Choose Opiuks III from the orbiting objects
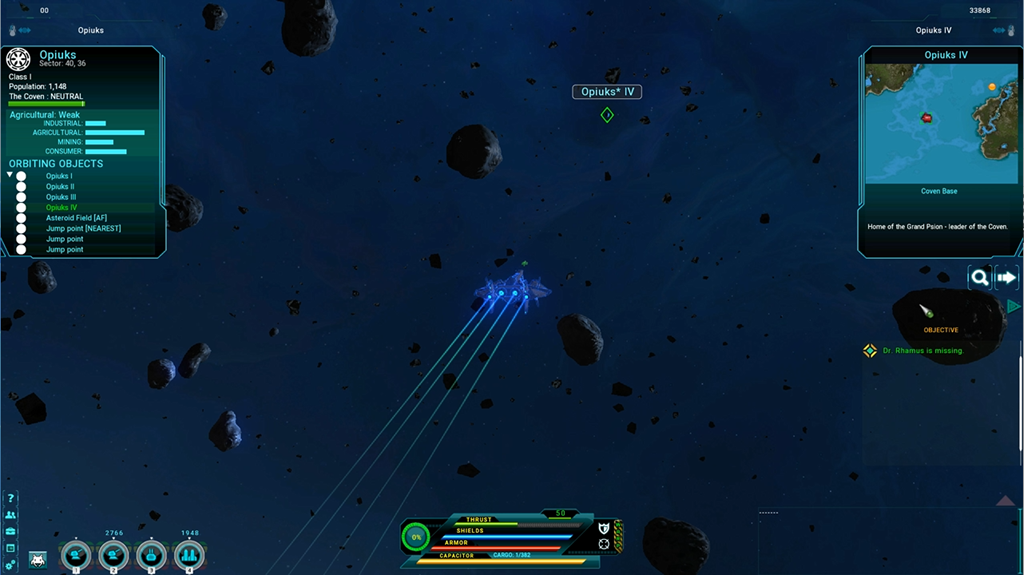This screenshot has height=575, width=1024. pos(61,197)
